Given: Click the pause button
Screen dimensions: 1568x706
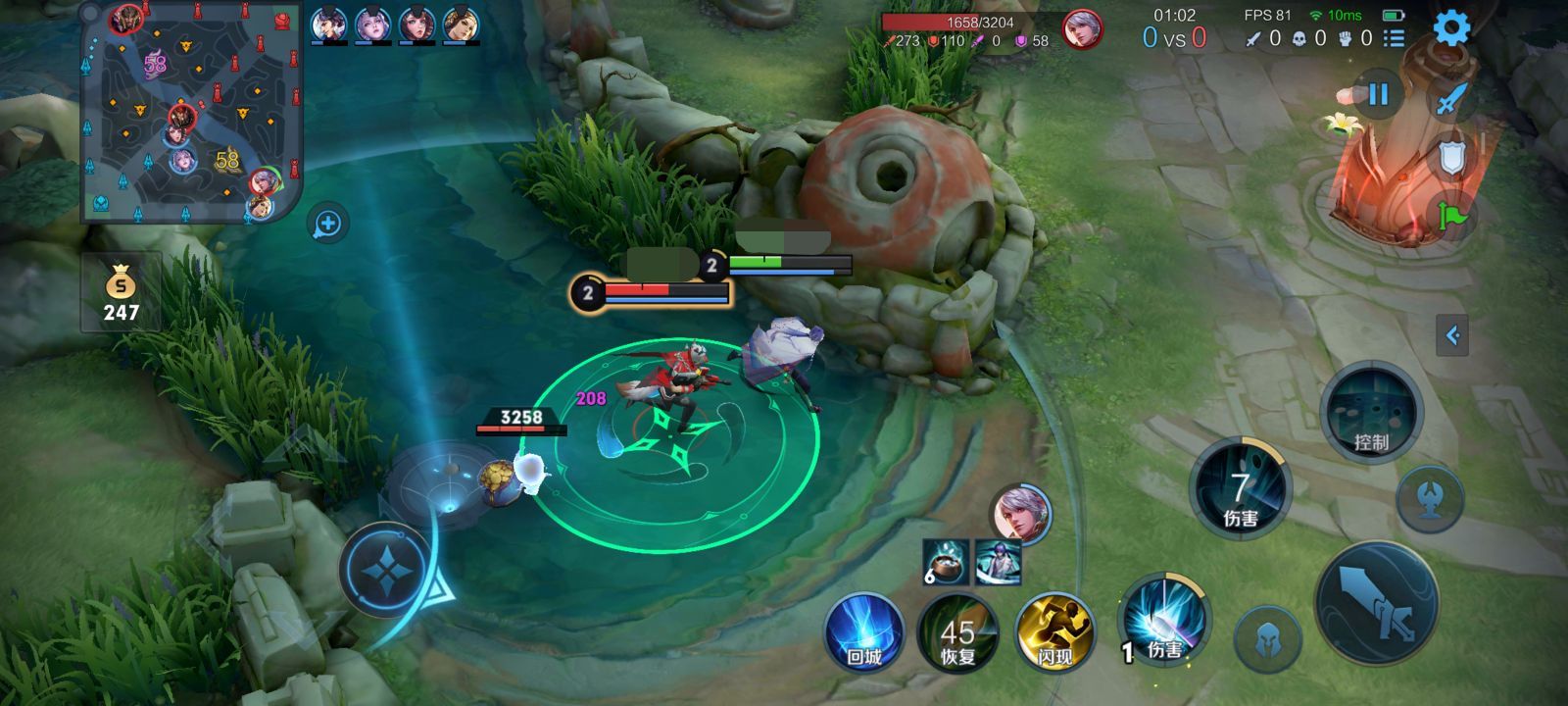Looking at the screenshot, I should (1378, 95).
